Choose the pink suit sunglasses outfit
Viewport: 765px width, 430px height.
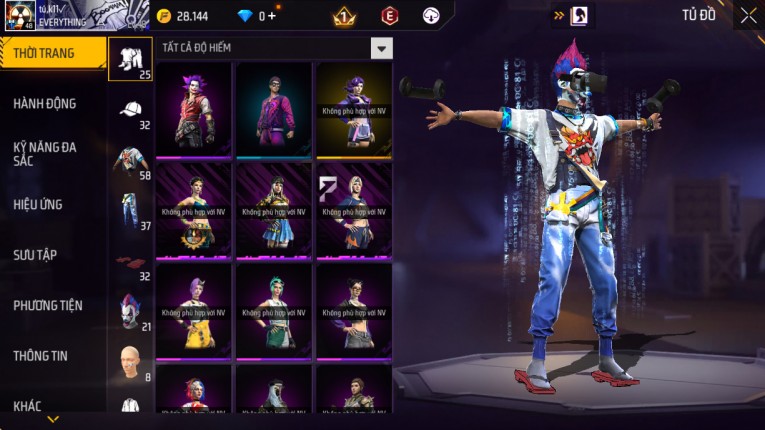pos(274,110)
